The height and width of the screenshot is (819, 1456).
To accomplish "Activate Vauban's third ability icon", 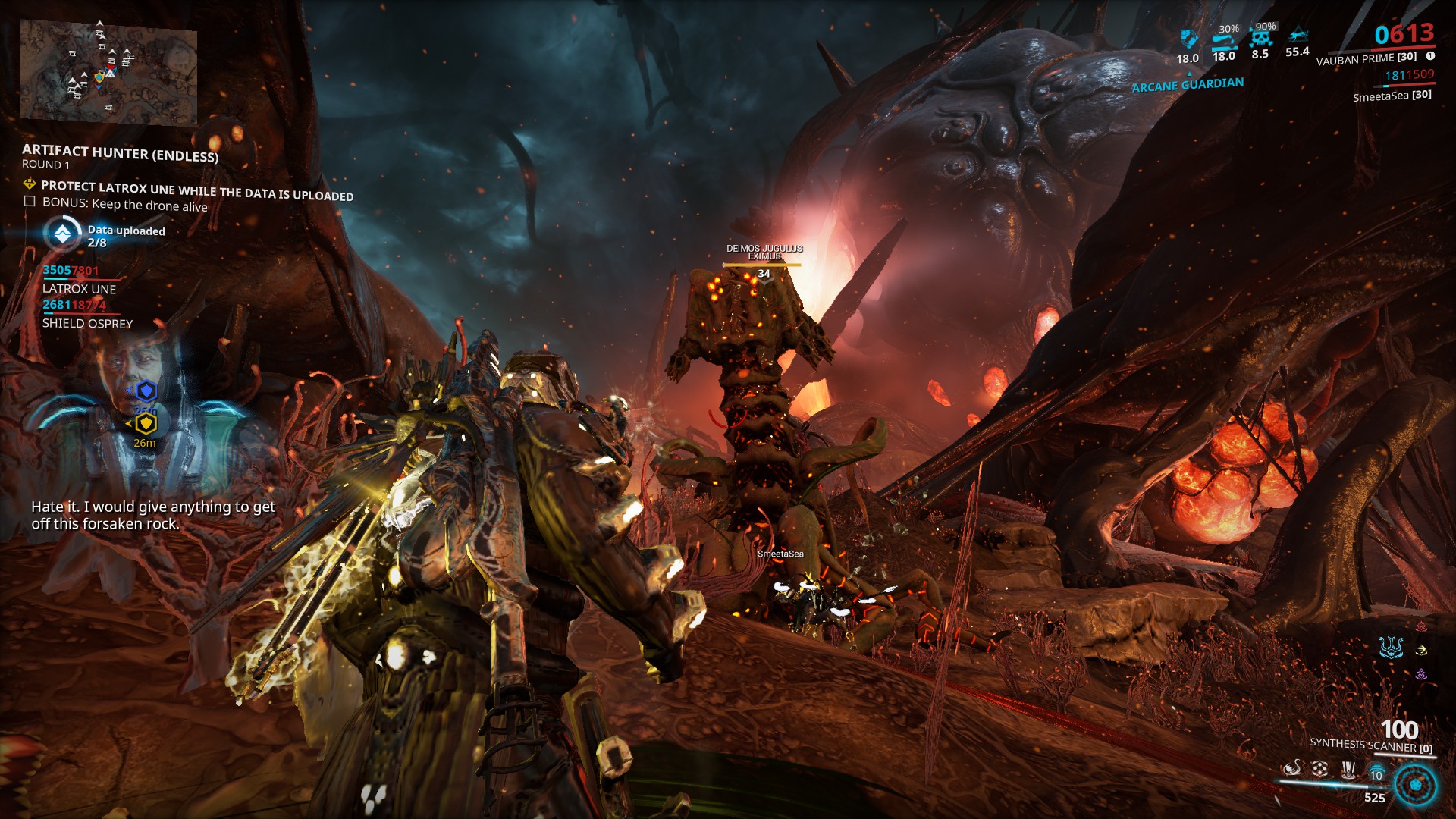I will pyautogui.click(x=1348, y=770).
